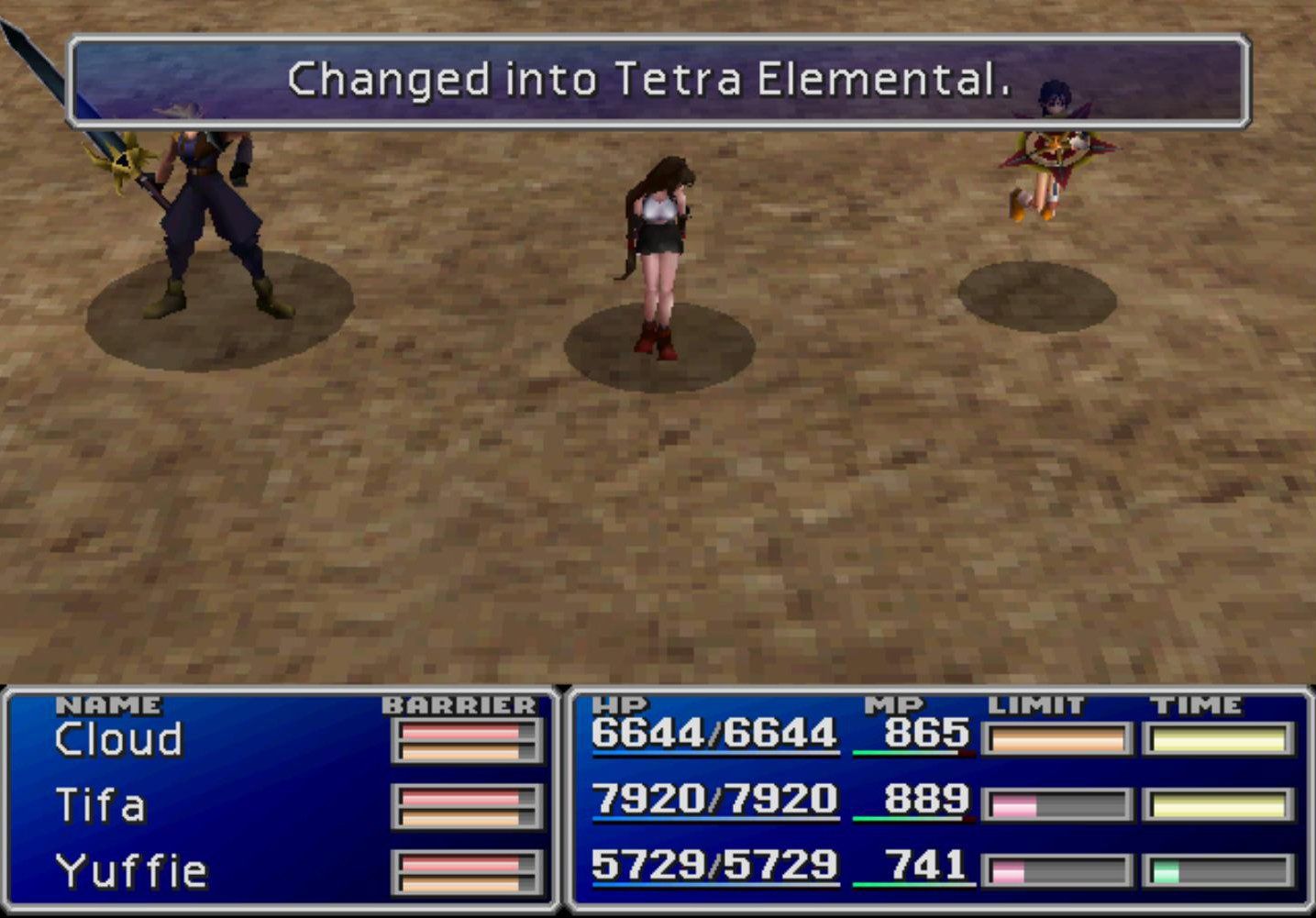Select Yuffie's MP value 741
Image resolution: width=1316 pixels, height=918 pixels.
(934, 865)
